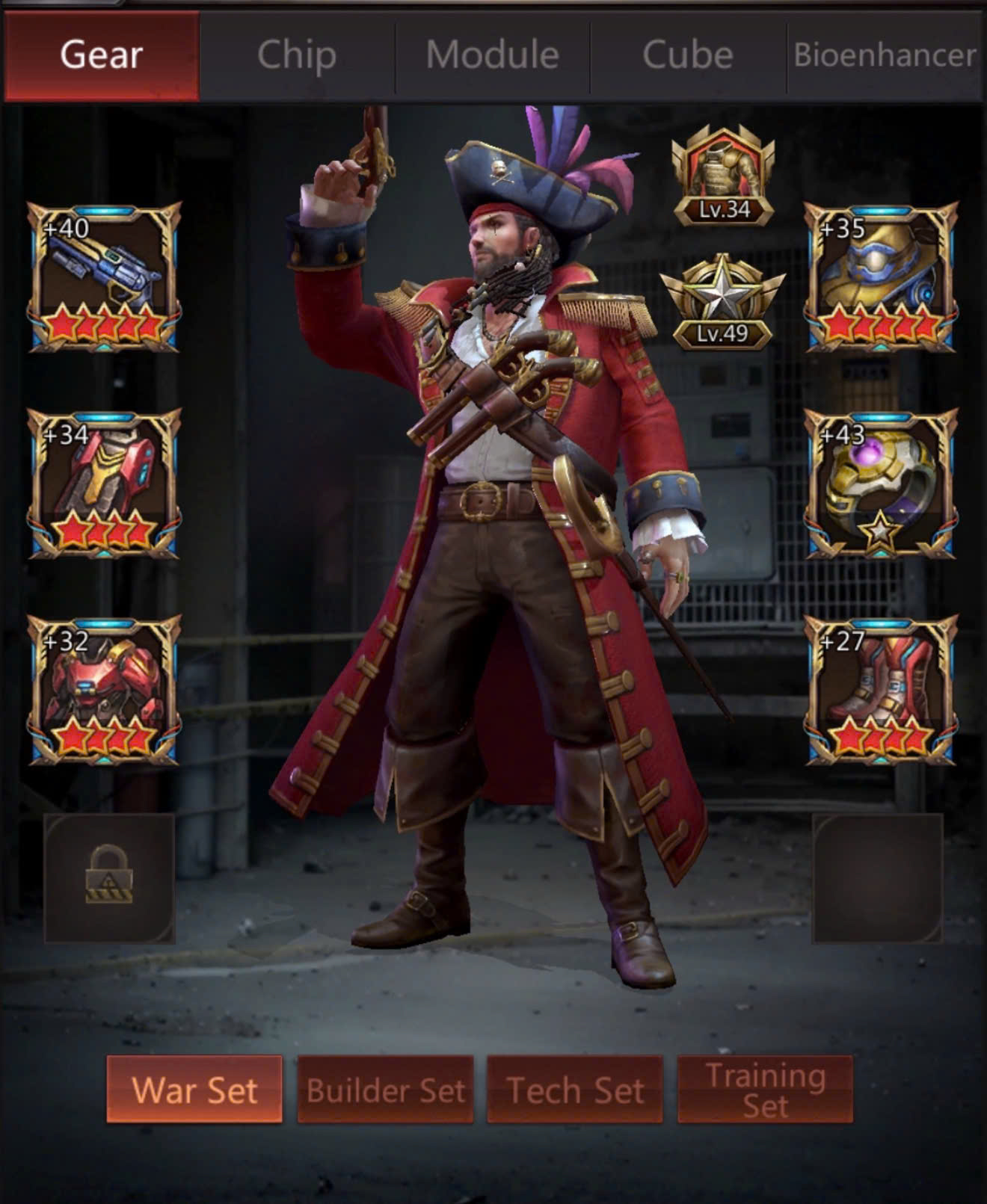The width and height of the screenshot is (987, 1204).
Task: Open the +34 red gauntlet slot
Action: tap(105, 484)
